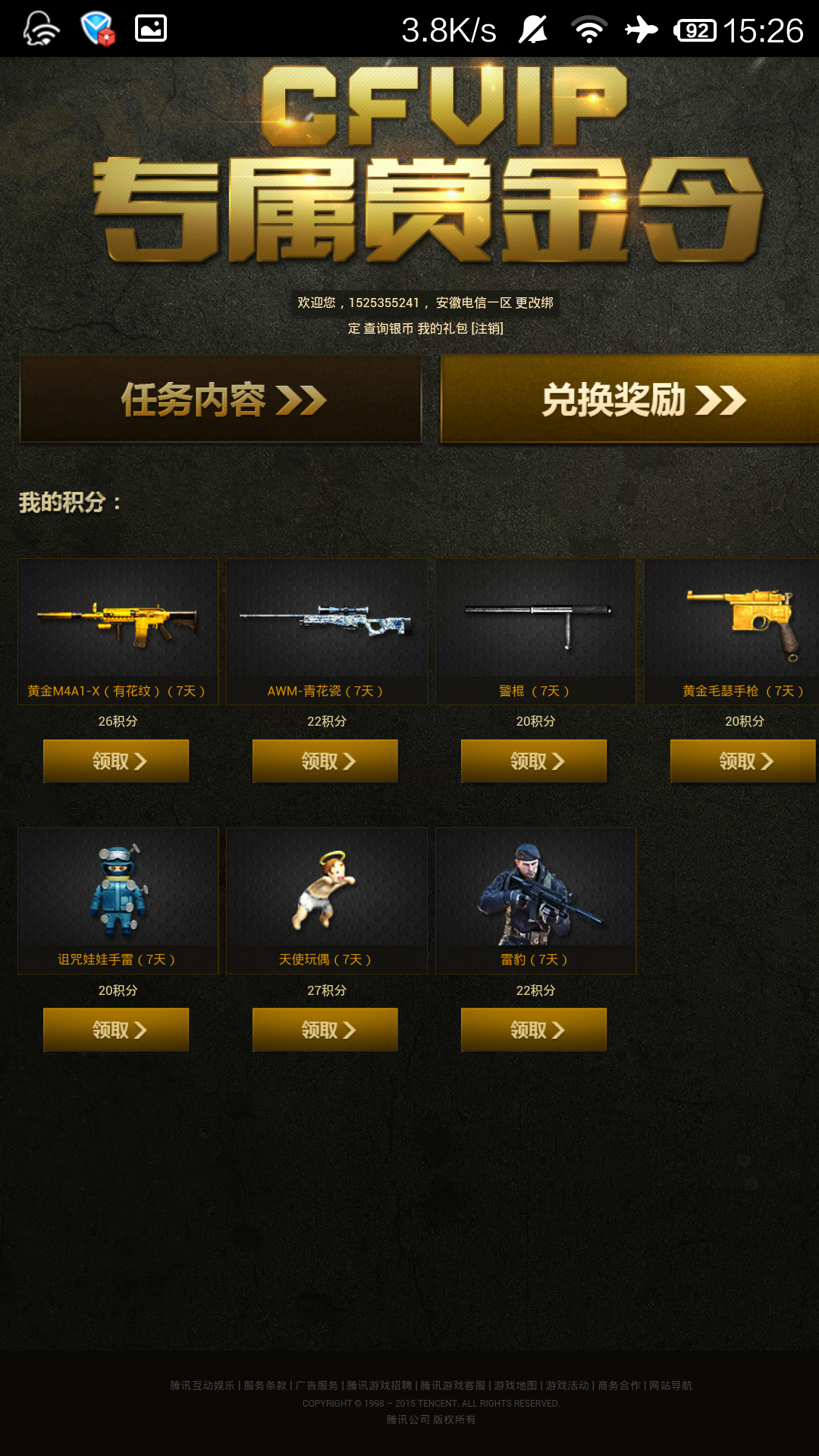Open the 游戏活动 game events footer link
Viewport: 819px width, 1456px height.
coord(567,1385)
